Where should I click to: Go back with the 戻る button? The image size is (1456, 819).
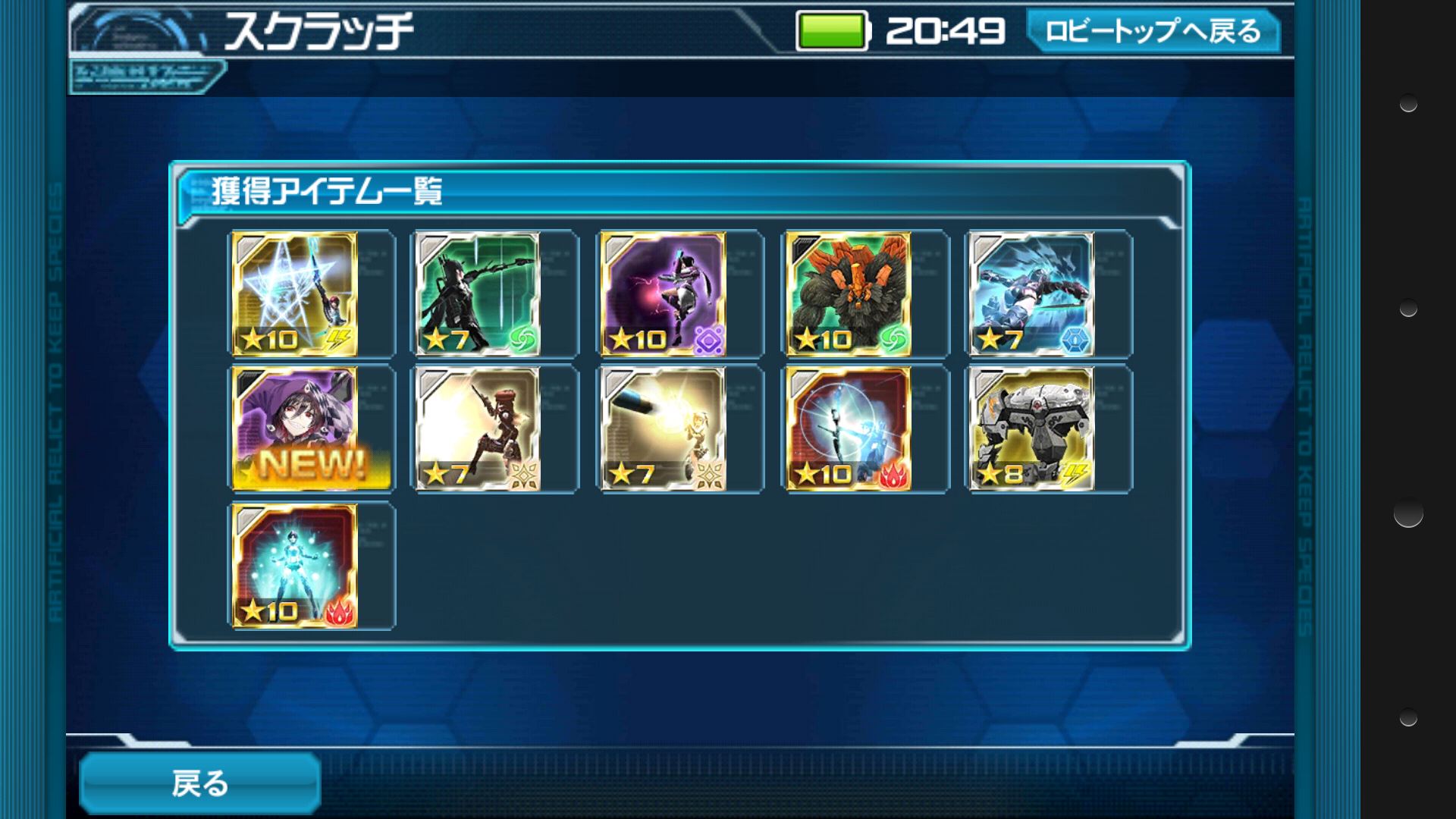[200, 783]
